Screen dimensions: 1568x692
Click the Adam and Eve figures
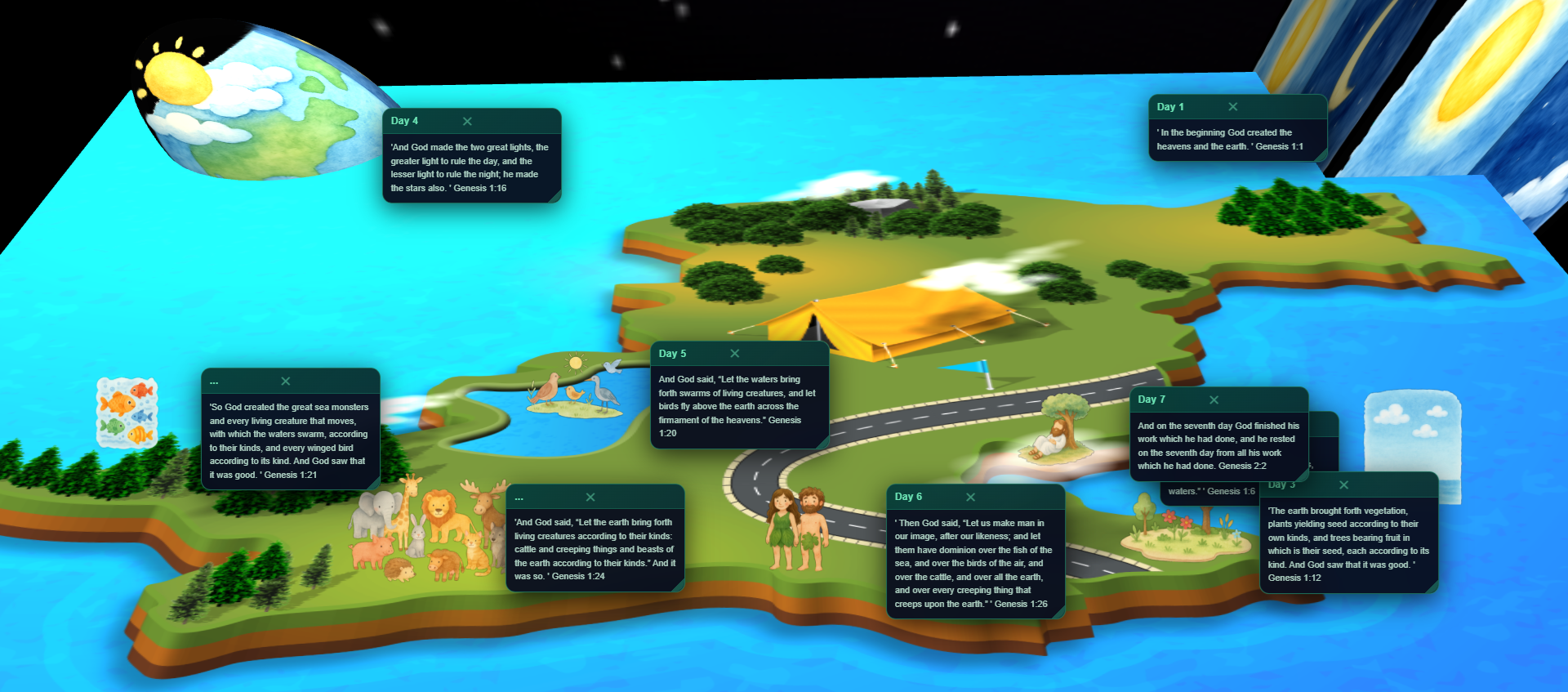796,531
